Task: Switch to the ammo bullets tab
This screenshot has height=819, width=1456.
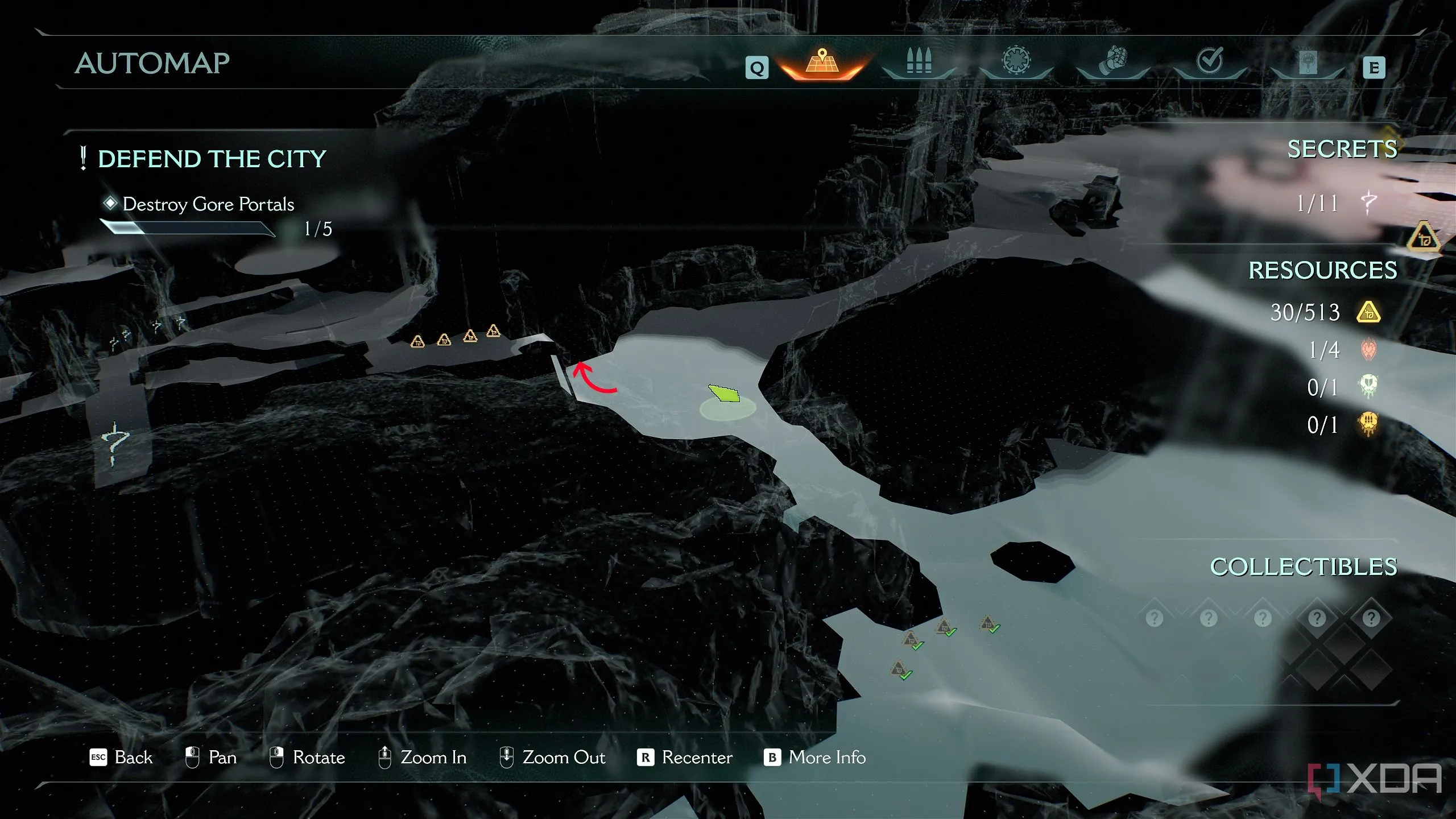Action: click(x=919, y=61)
